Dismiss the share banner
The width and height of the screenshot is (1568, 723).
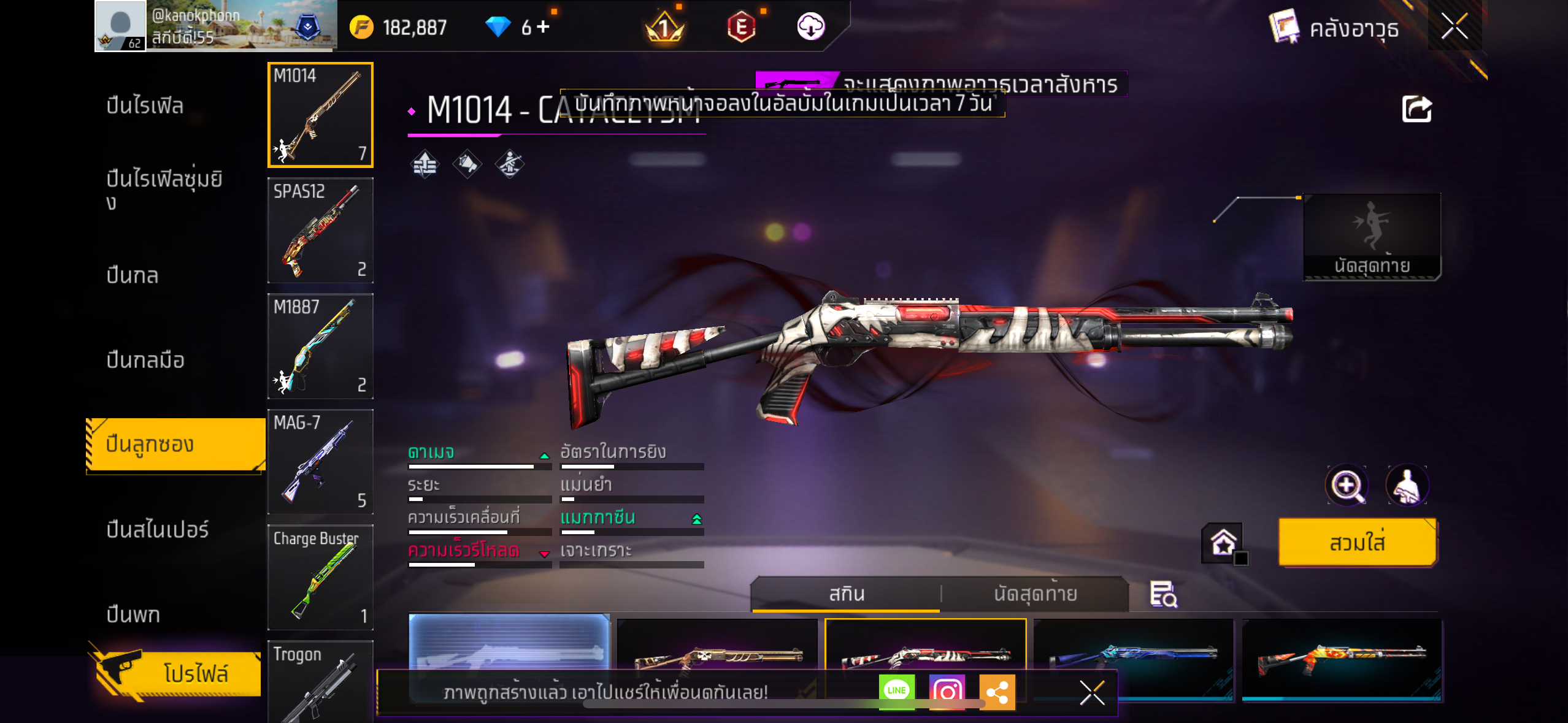pos(1092,693)
